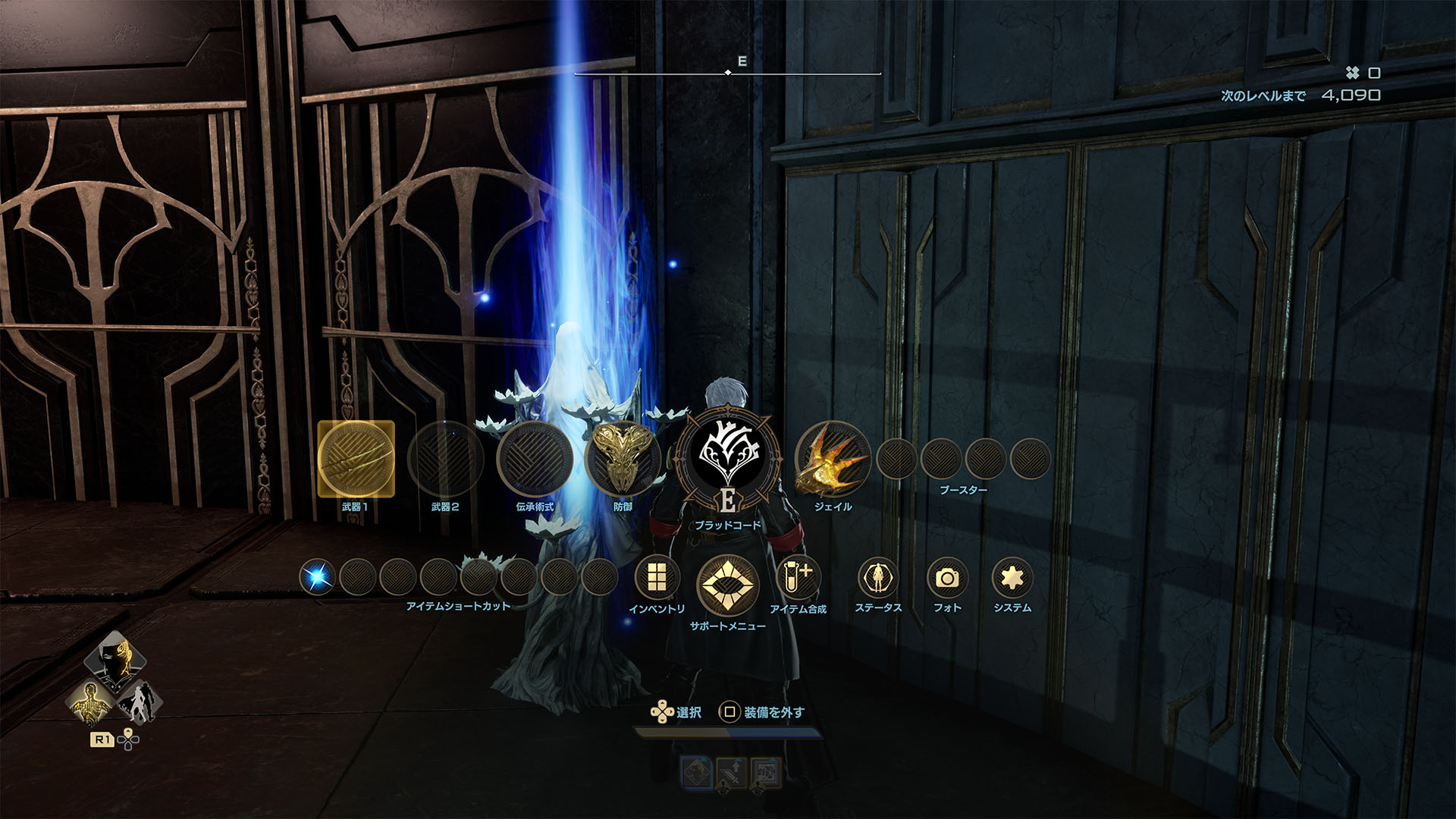The image size is (1456, 819).
Task: Select the Jail (ジェイル) slot
Action: (833, 459)
